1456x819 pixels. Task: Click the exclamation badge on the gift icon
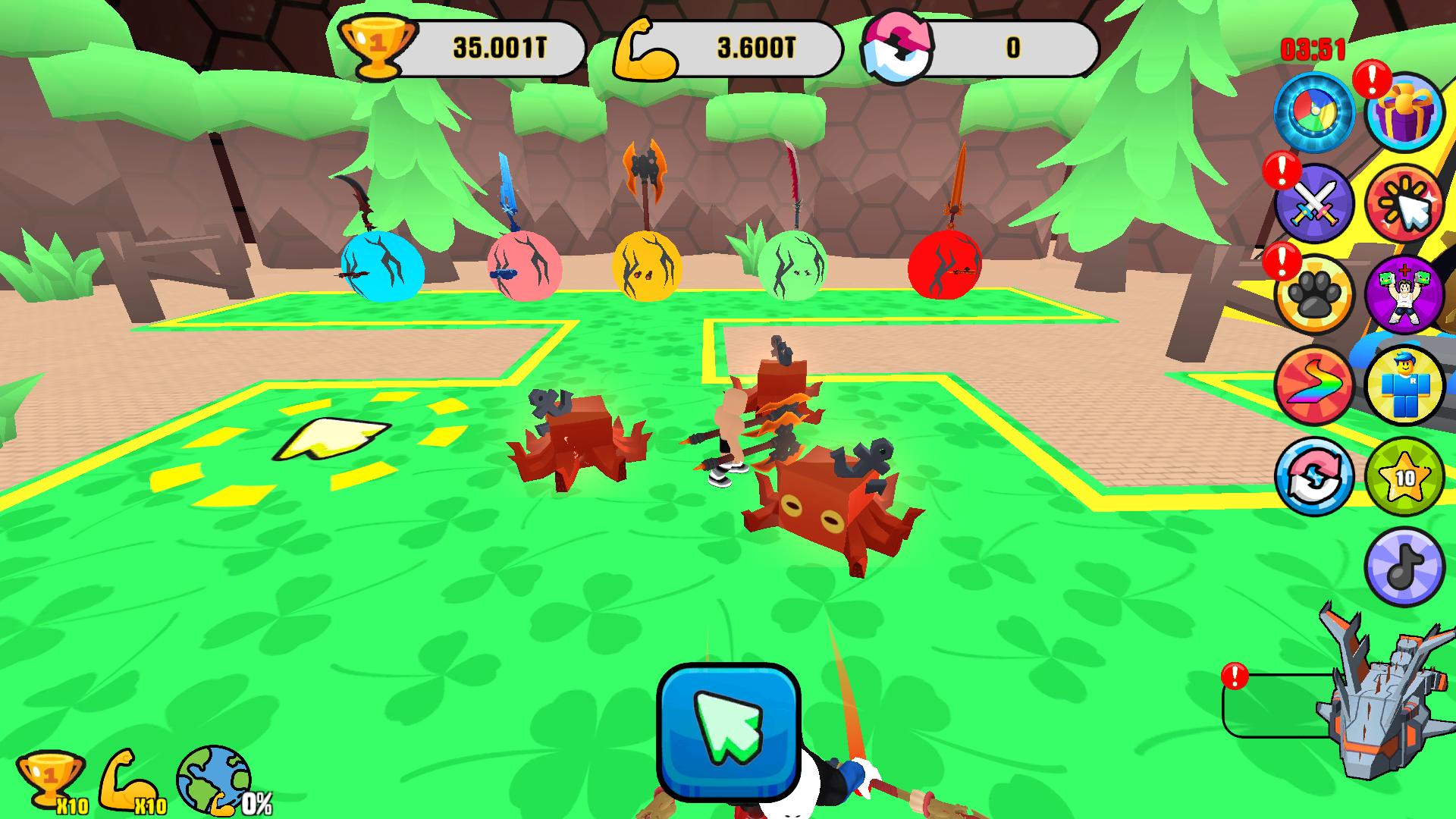[x=1374, y=81]
